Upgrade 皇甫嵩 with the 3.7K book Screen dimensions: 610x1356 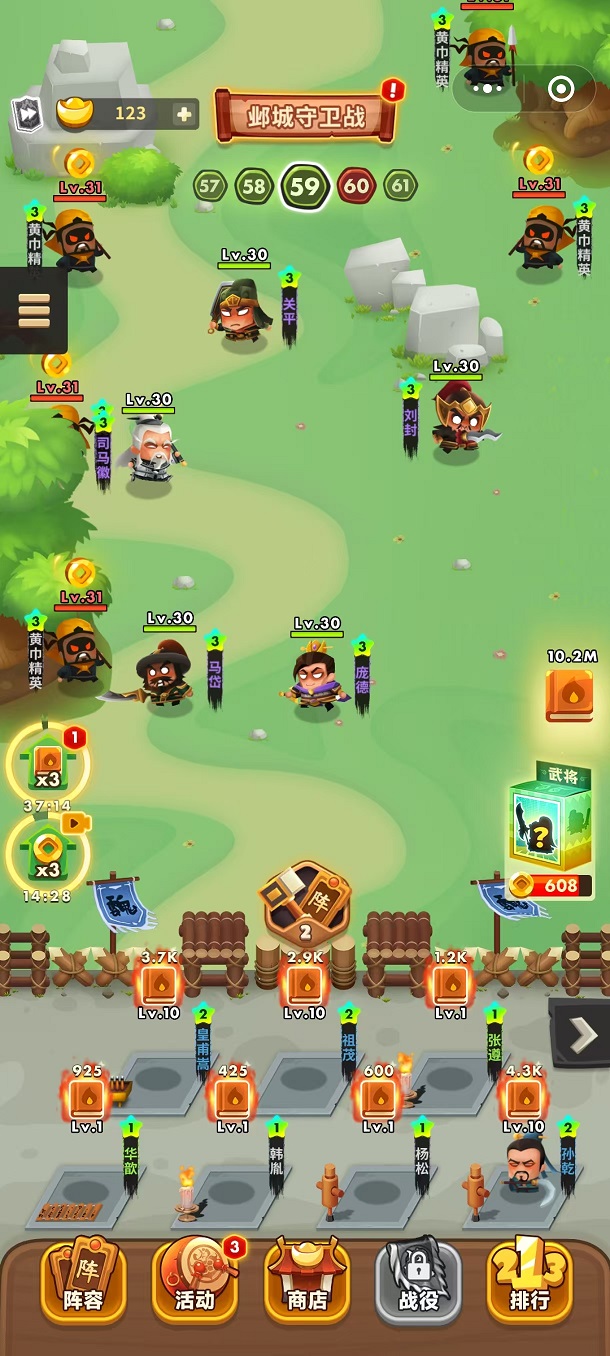160,985
